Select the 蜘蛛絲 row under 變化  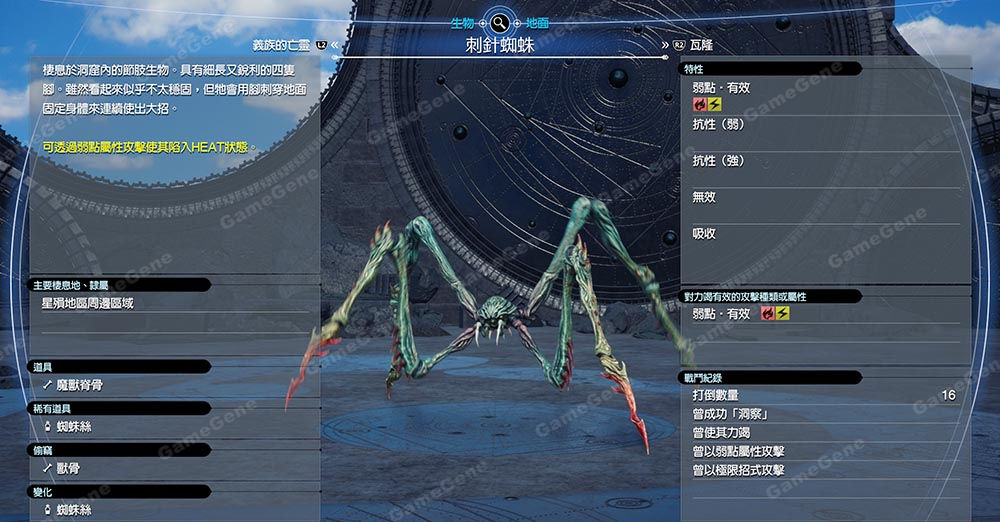(x=120, y=510)
